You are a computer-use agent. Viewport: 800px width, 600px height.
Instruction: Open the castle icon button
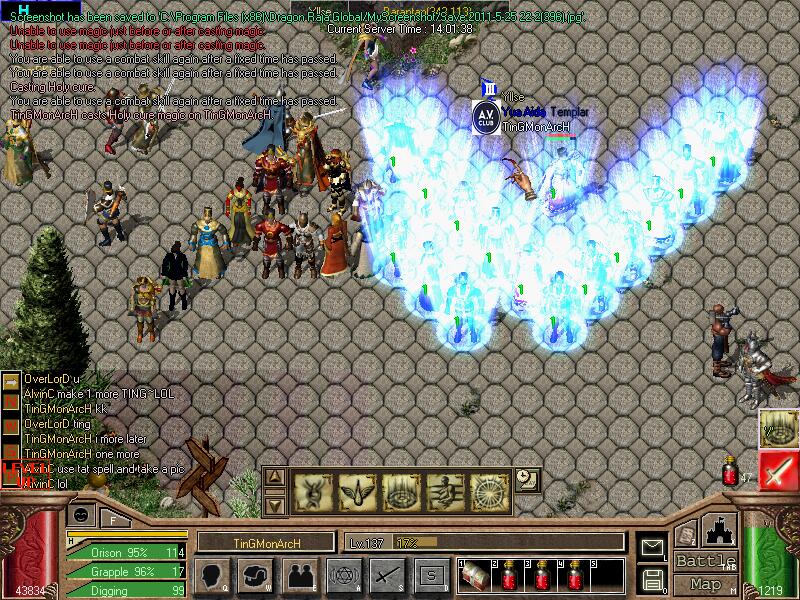click(721, 530)
